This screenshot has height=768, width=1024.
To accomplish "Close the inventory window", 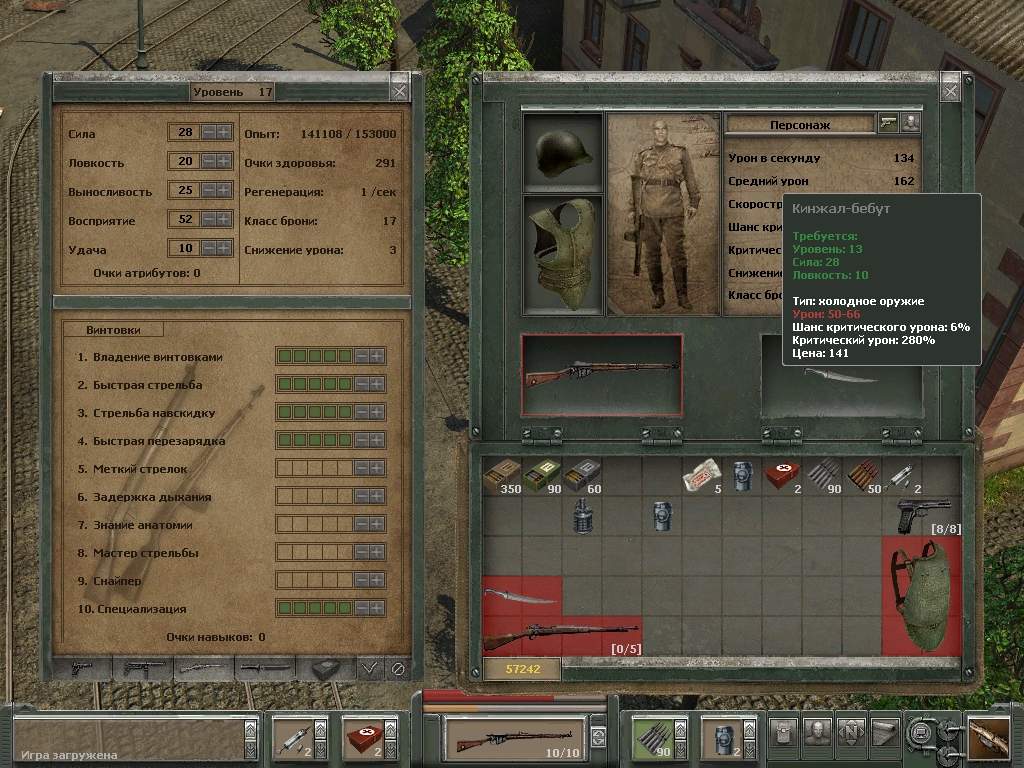I will [949, 91].
